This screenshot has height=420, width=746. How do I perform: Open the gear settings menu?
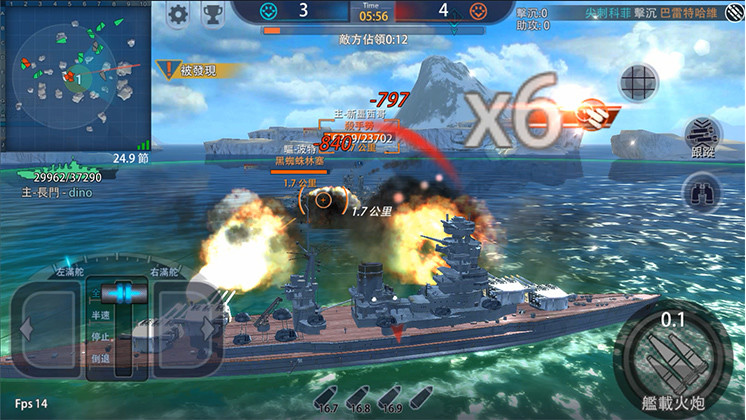178,15
